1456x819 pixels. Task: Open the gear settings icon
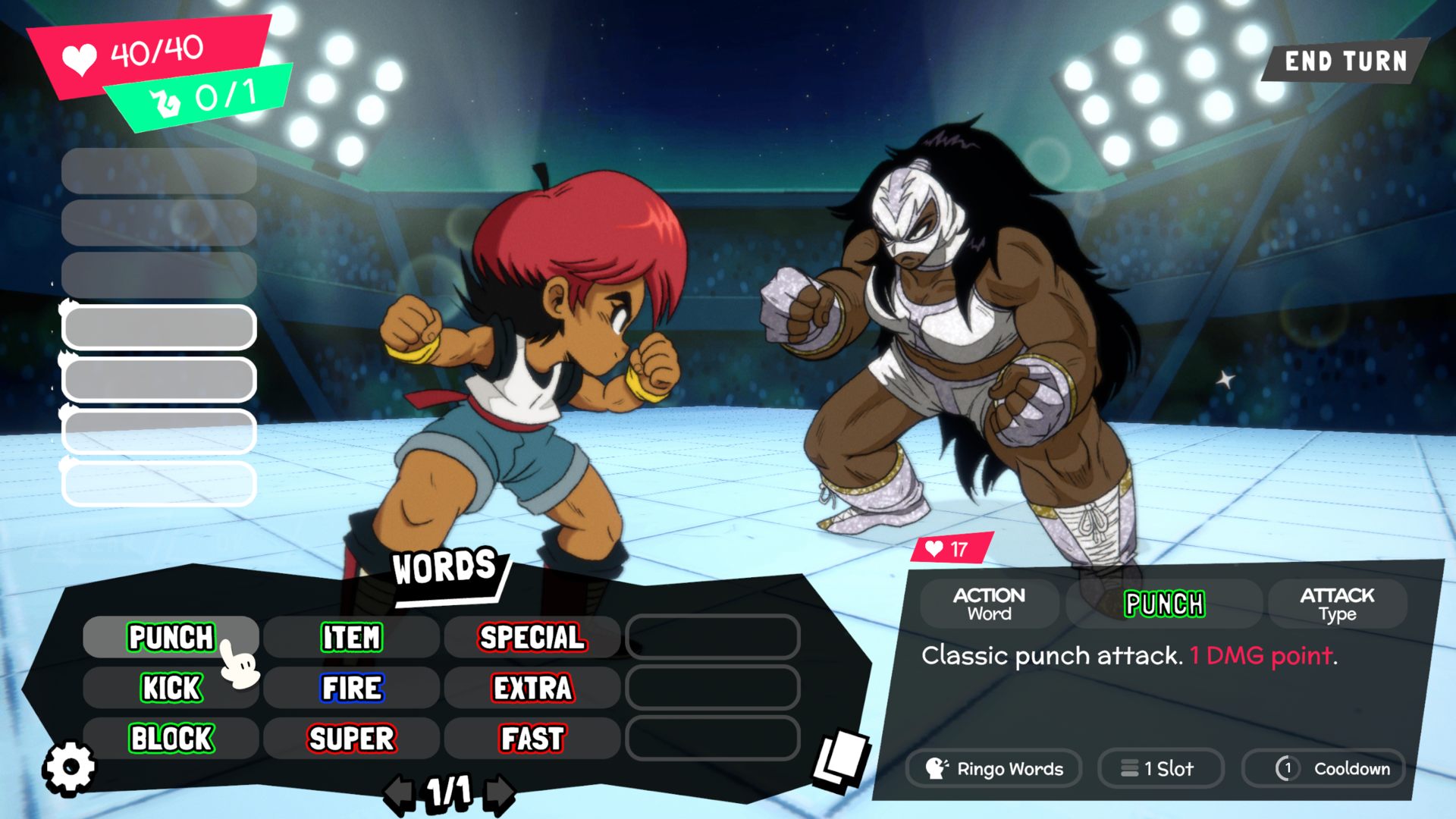(69, 767)
